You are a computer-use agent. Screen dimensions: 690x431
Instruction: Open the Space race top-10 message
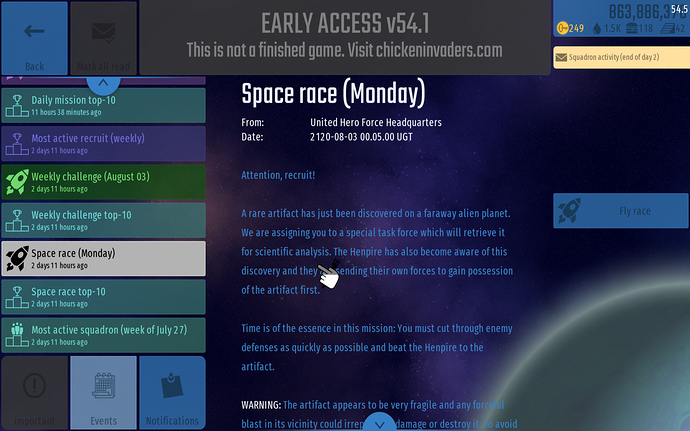[x=104, y=296]
